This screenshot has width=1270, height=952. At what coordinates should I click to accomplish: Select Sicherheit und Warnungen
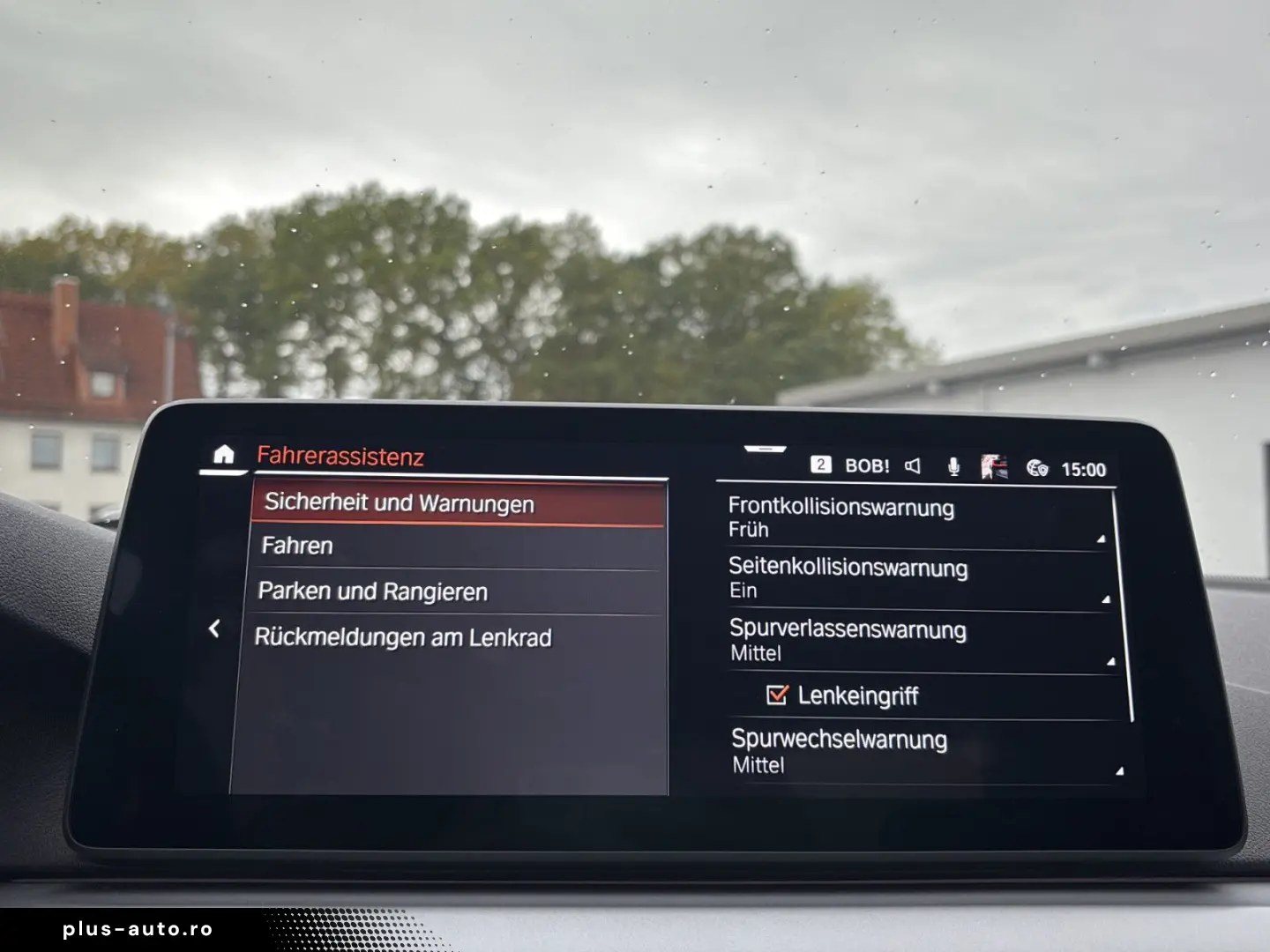pos(398,503)
